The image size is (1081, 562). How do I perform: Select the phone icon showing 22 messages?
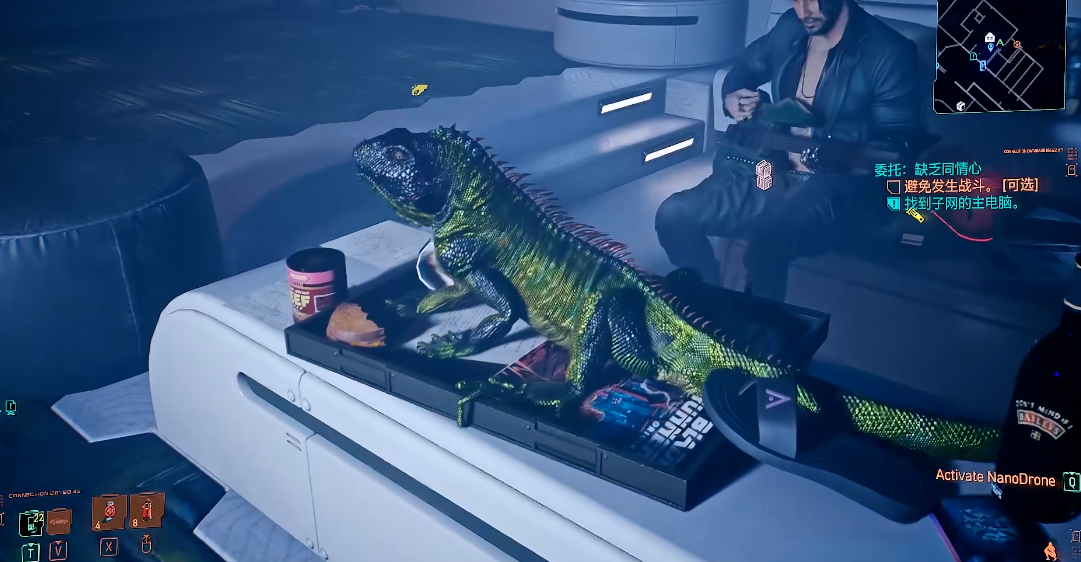[31, 522]
